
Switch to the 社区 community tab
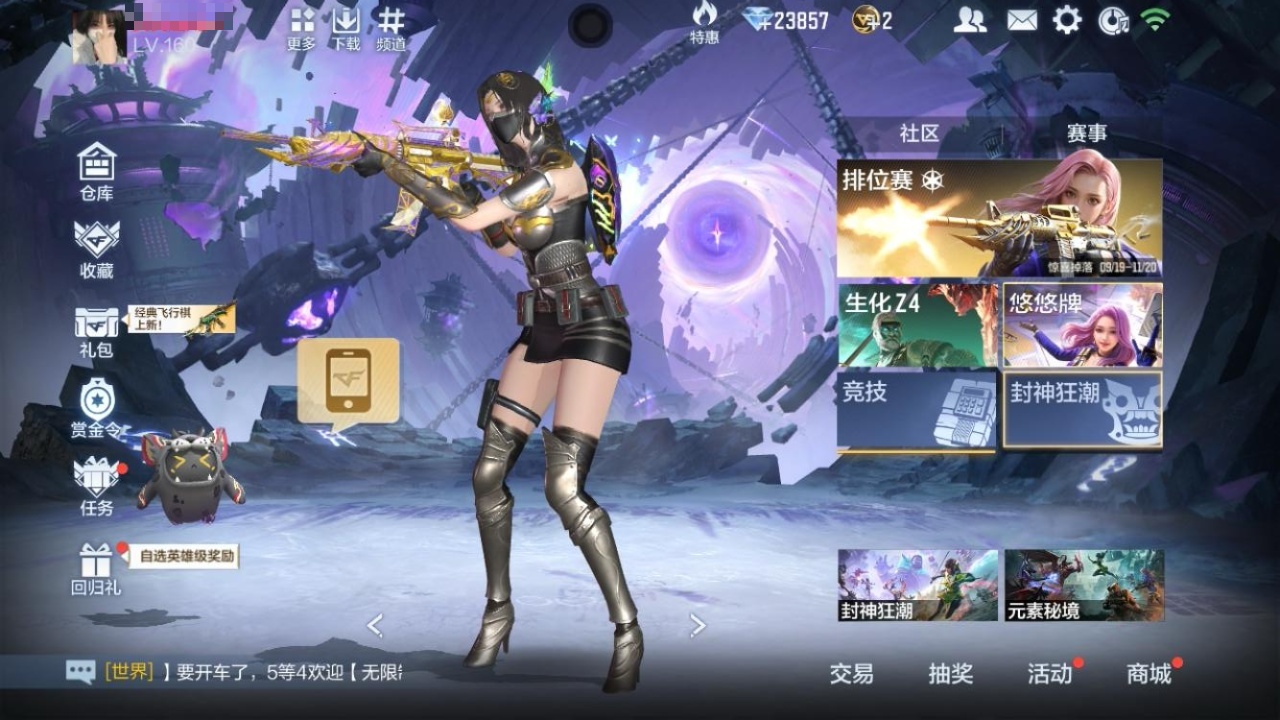tap(919, 133)
